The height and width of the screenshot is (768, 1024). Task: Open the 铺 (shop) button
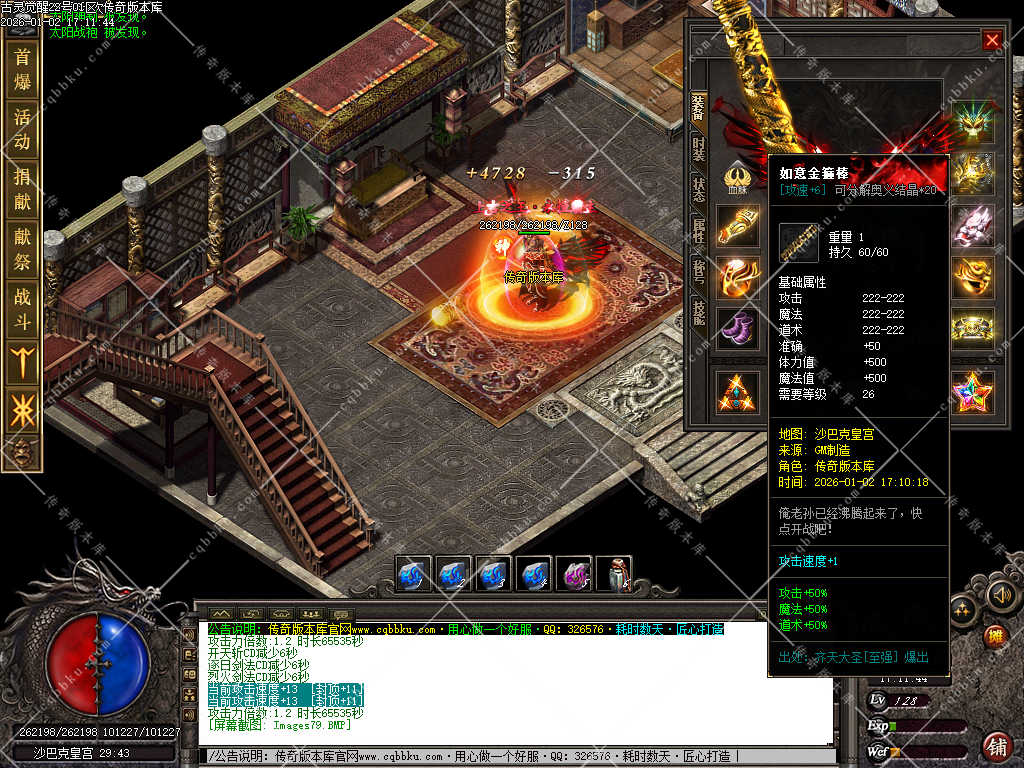click(x=997, y=745)
